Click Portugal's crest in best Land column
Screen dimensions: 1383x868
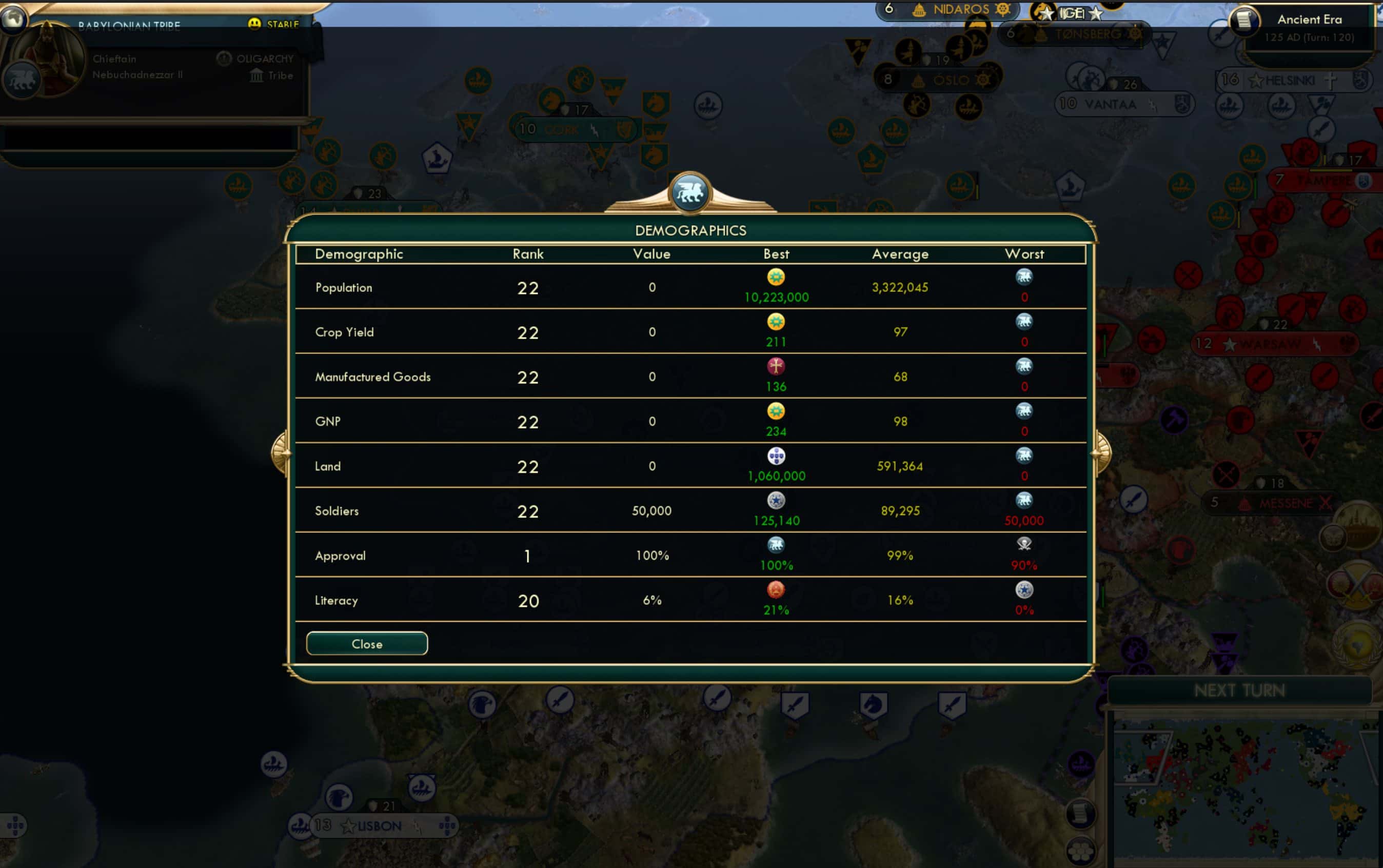point(777,457)
